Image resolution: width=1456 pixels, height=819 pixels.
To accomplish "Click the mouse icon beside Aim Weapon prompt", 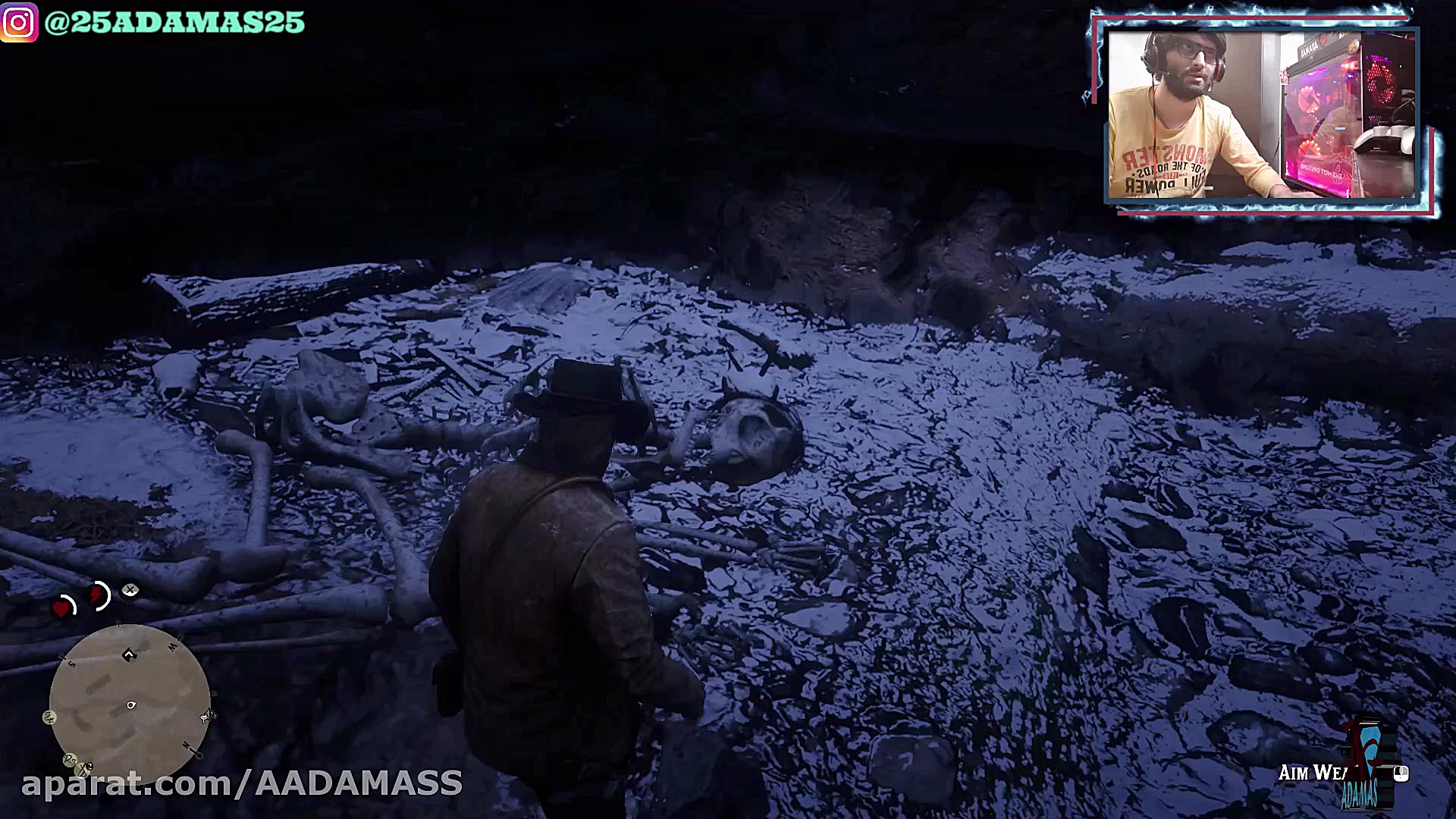I will (x=1401, y=773).
